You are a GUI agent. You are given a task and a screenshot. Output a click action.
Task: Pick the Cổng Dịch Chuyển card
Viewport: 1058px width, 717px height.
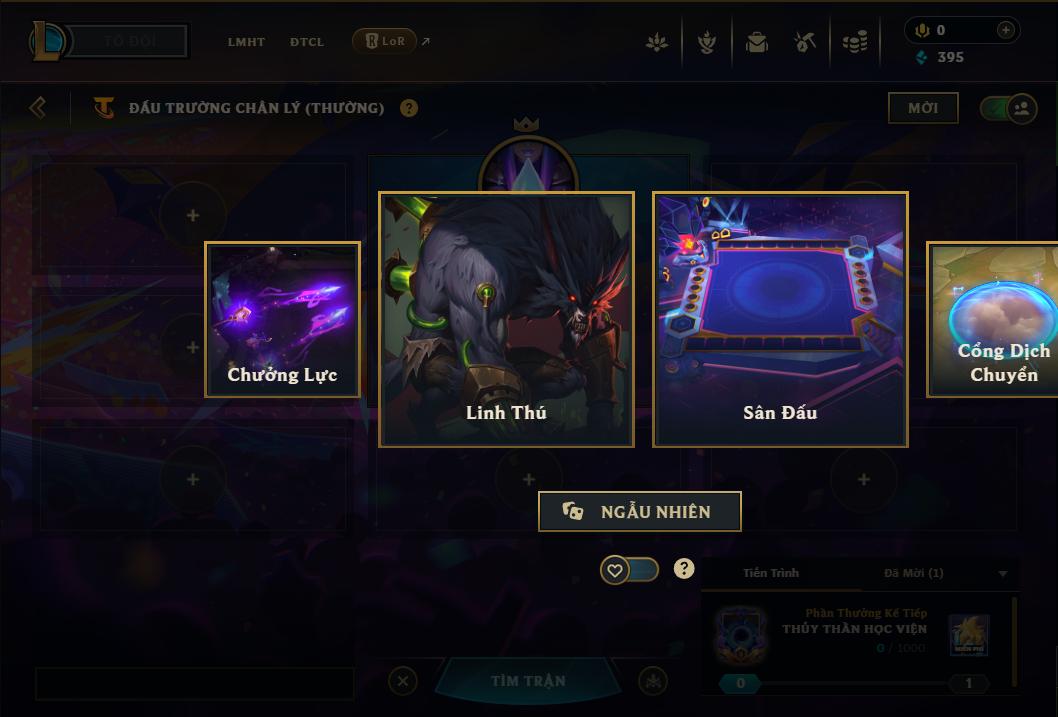[995, 319]
